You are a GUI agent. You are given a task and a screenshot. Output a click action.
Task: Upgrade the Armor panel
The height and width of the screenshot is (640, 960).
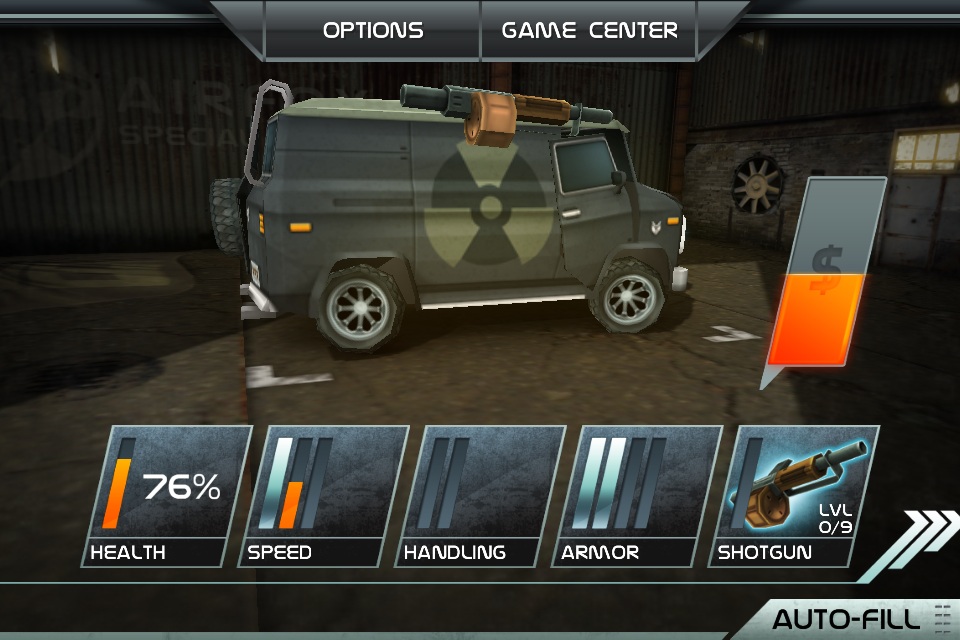tap(636, 496)
